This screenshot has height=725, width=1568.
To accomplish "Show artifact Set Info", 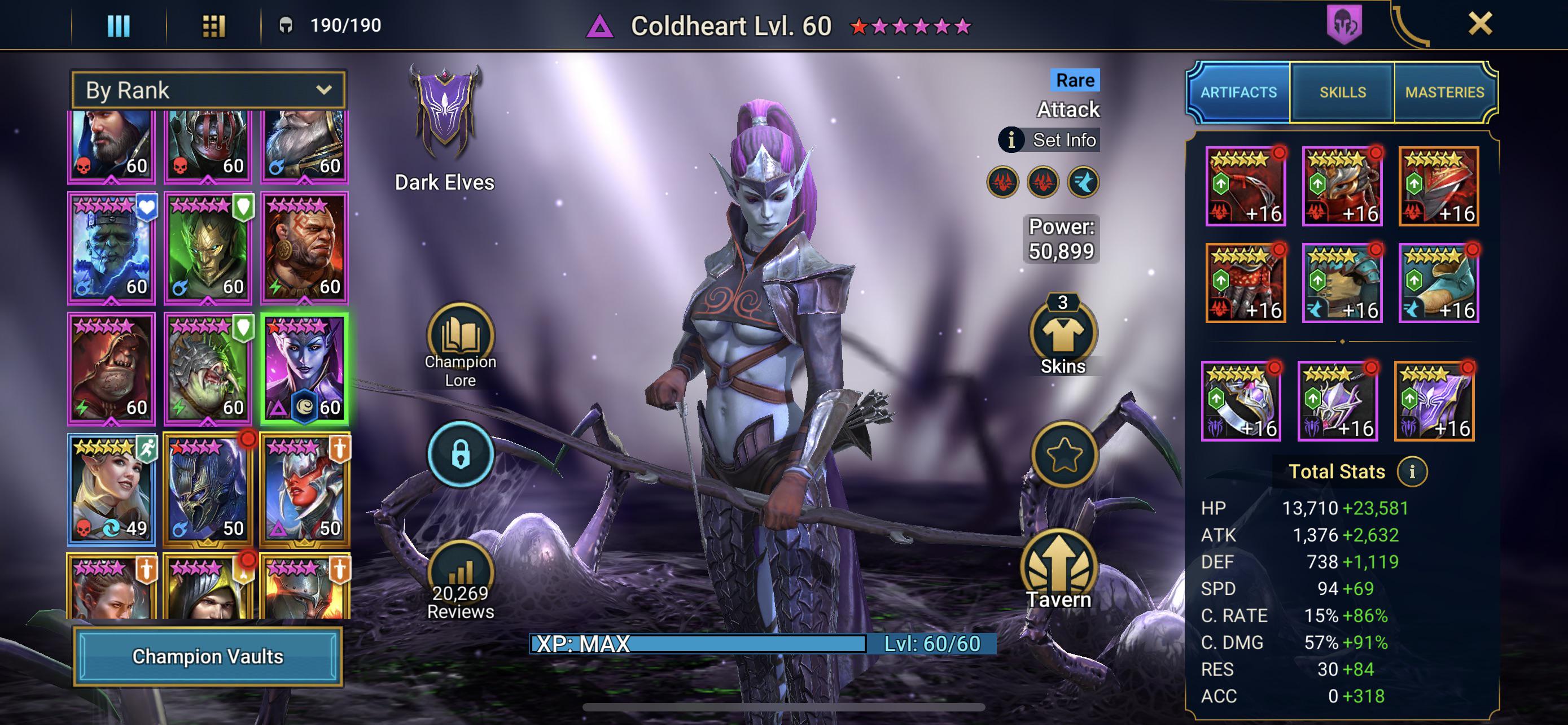I will [x=1049, y=140].
